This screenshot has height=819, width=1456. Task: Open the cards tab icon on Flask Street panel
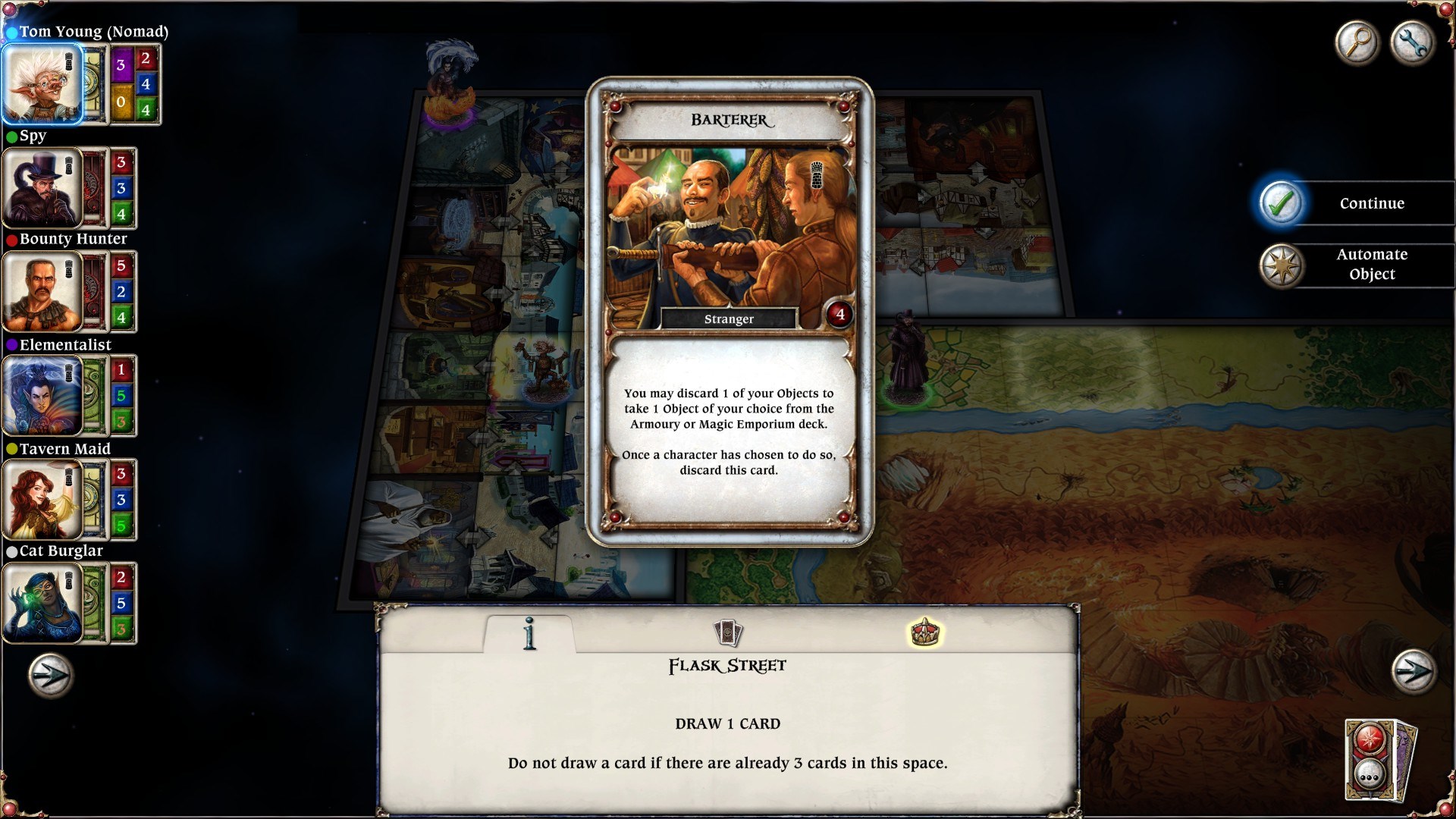[727, 630]
